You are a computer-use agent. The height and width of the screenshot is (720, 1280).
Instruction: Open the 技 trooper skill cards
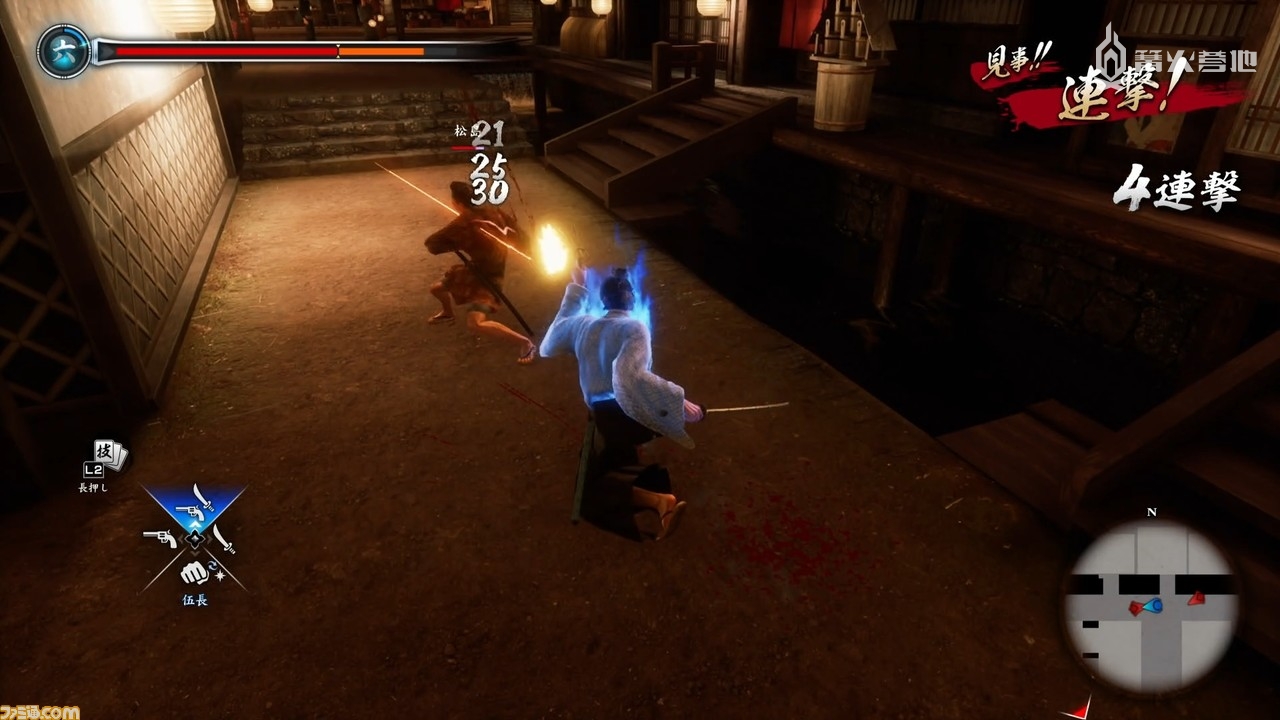tap(108, 455)
